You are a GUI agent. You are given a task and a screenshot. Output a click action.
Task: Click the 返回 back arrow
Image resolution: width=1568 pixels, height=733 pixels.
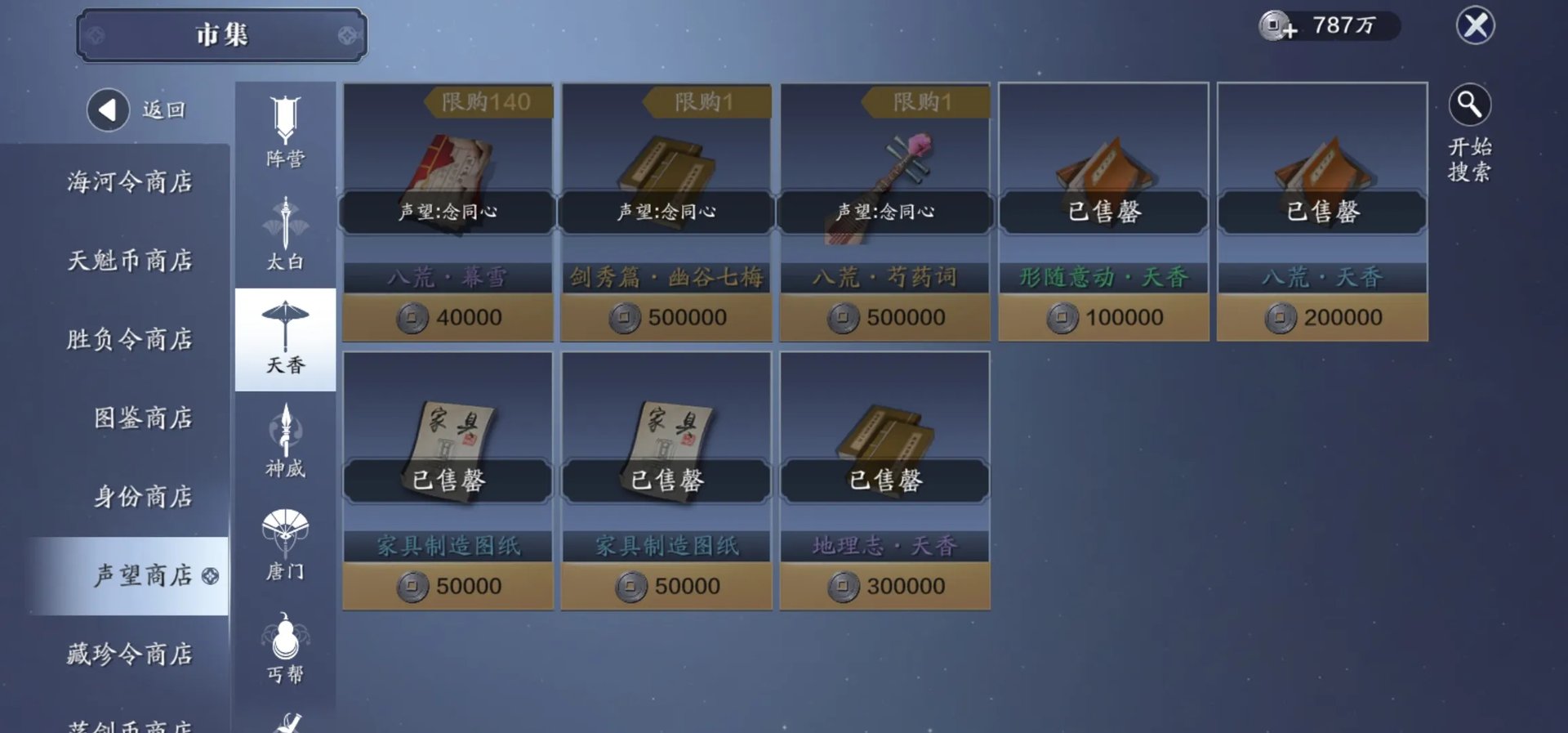(x=108, y=109)
